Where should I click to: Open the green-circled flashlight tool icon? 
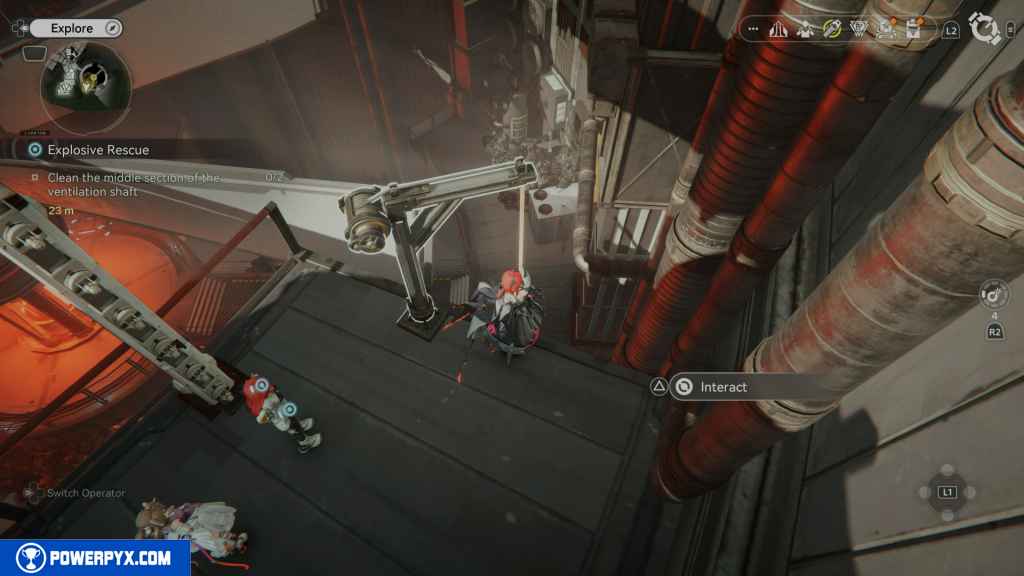point(831,29)
